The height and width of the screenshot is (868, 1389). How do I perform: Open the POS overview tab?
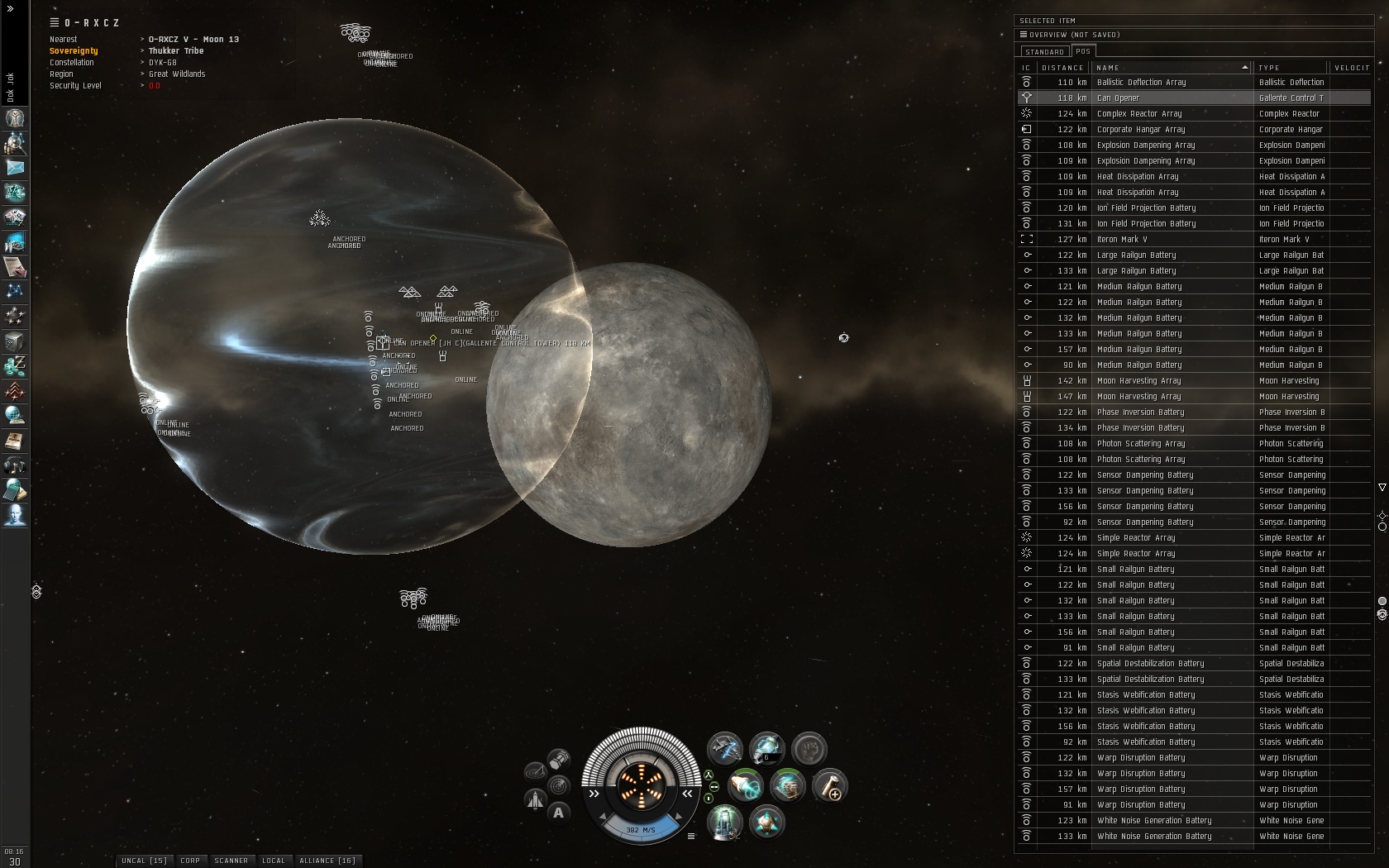[x=1083, y=51]
